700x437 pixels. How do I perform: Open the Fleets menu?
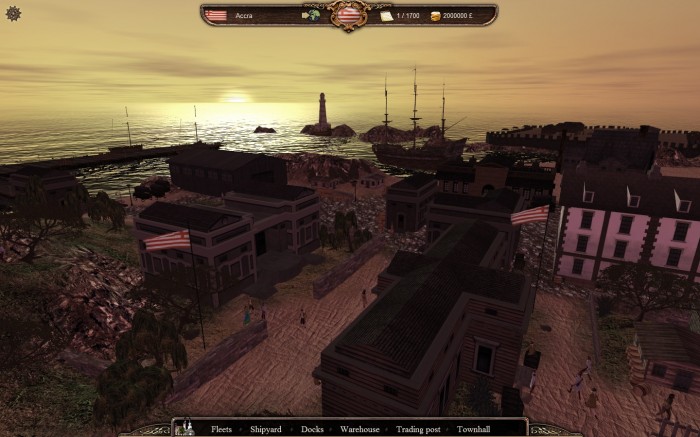click(x=221, y=429)
